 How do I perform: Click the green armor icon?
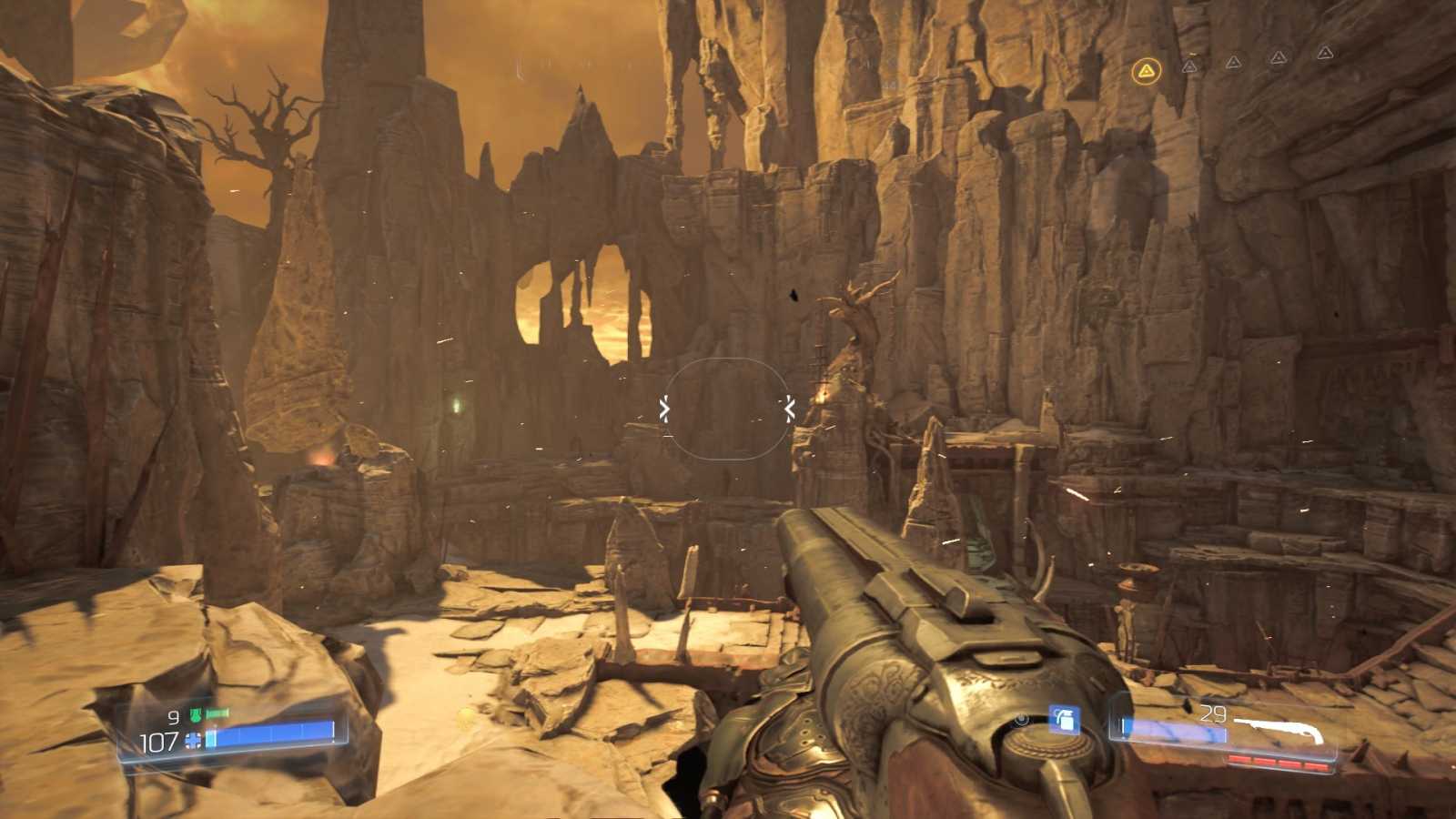click(195, 716)
